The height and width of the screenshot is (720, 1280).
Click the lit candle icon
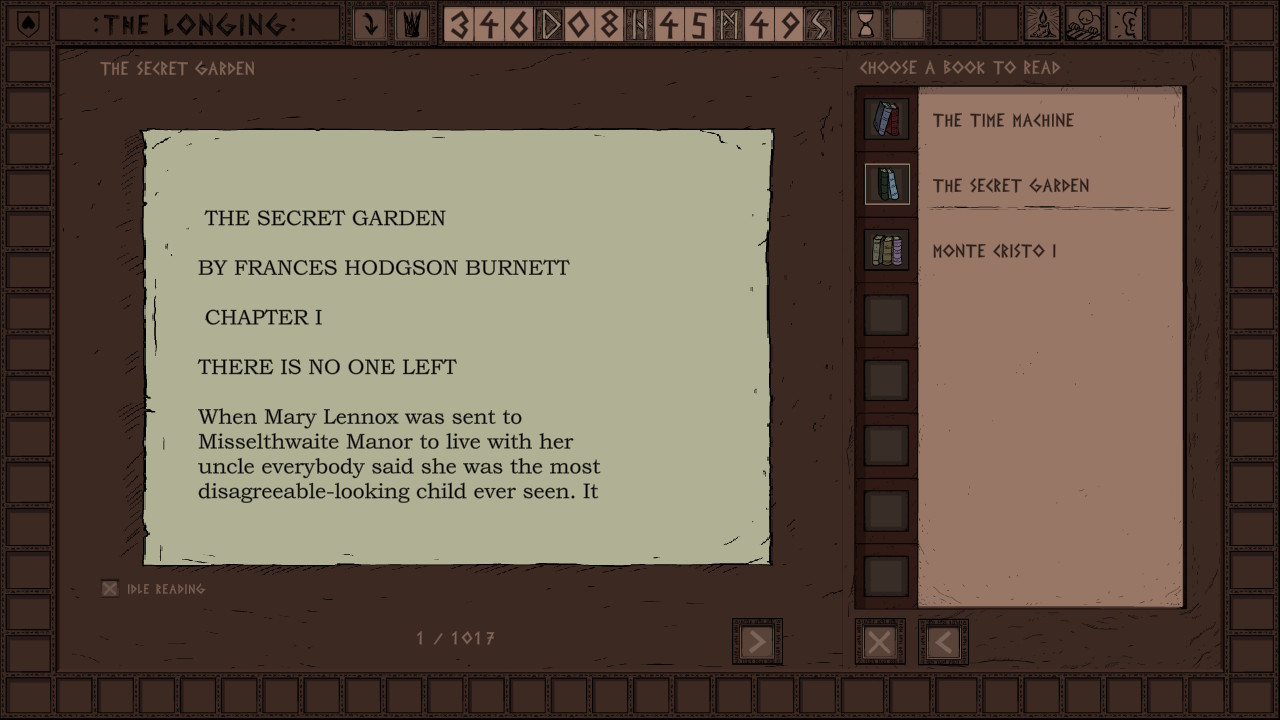[1044, 24]
